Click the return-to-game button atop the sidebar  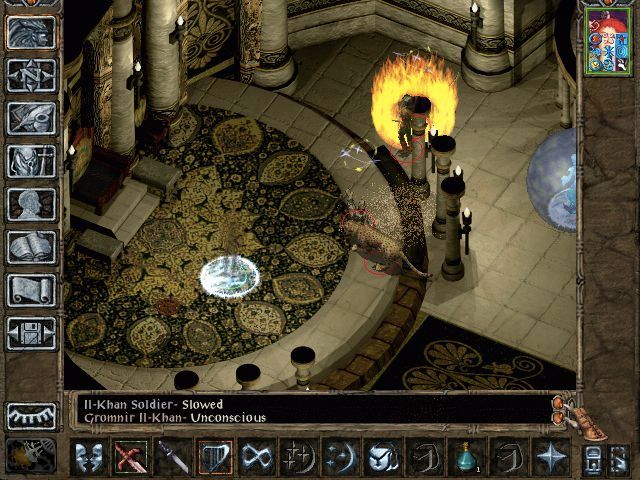[31, 32]
